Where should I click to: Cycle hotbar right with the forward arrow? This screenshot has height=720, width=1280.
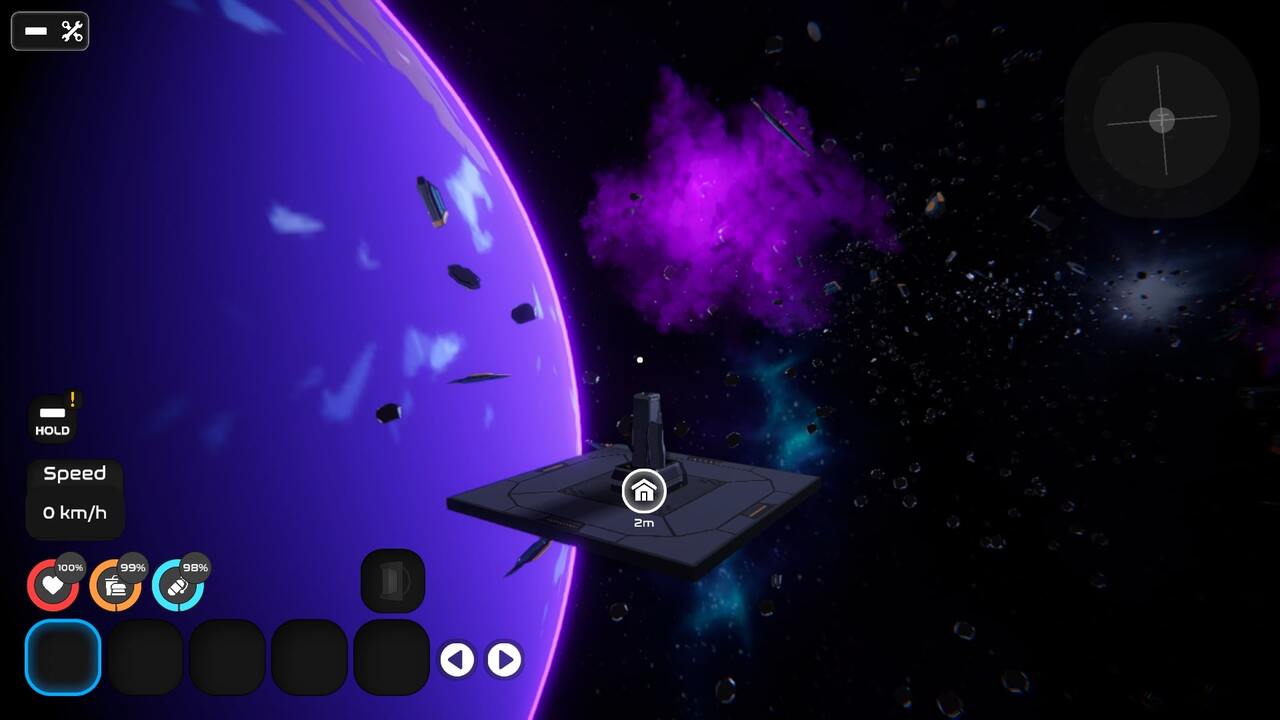pyautogui.click(x=503, y=660)
